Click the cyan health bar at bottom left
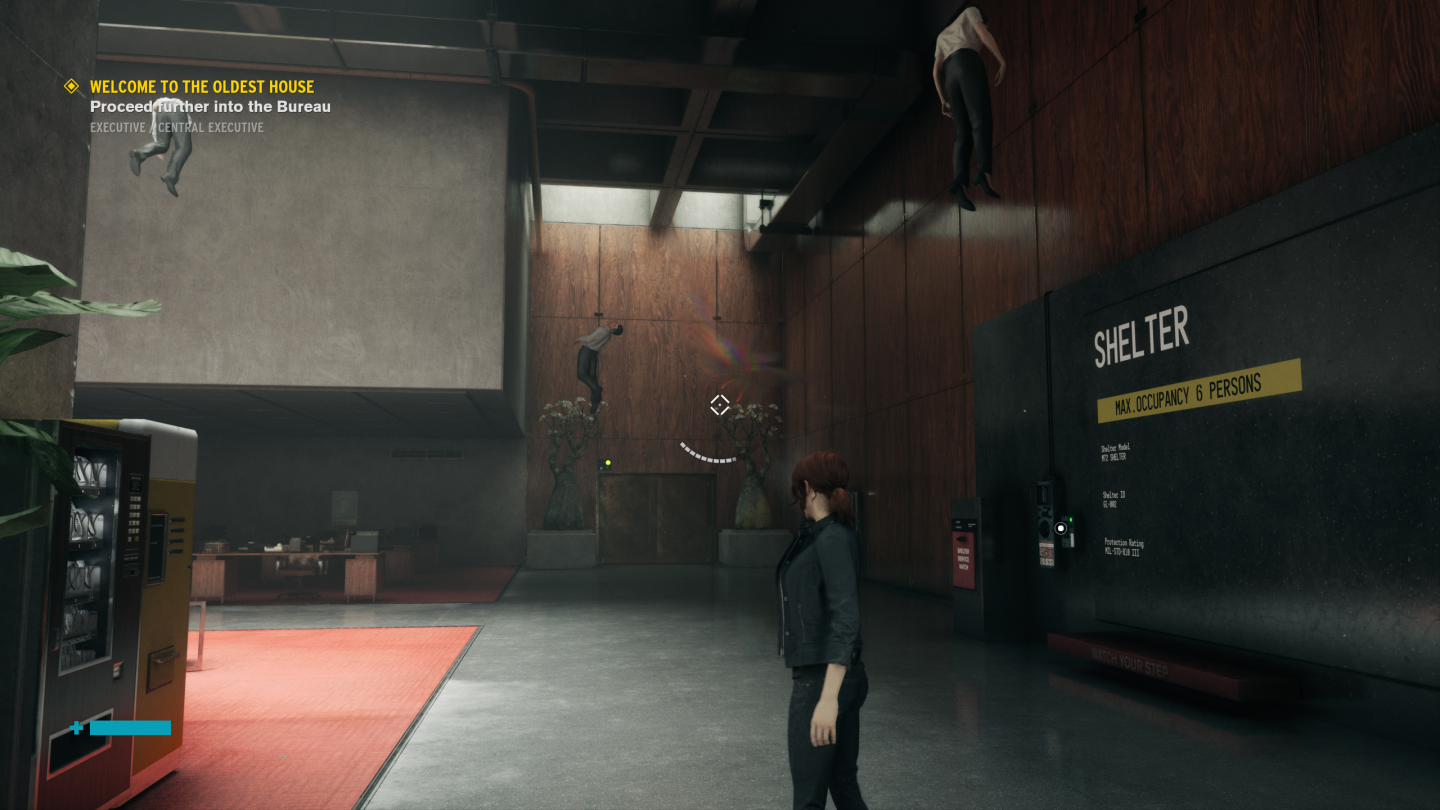This screenshot has height=810, width=1440. [x=129, y=728]
